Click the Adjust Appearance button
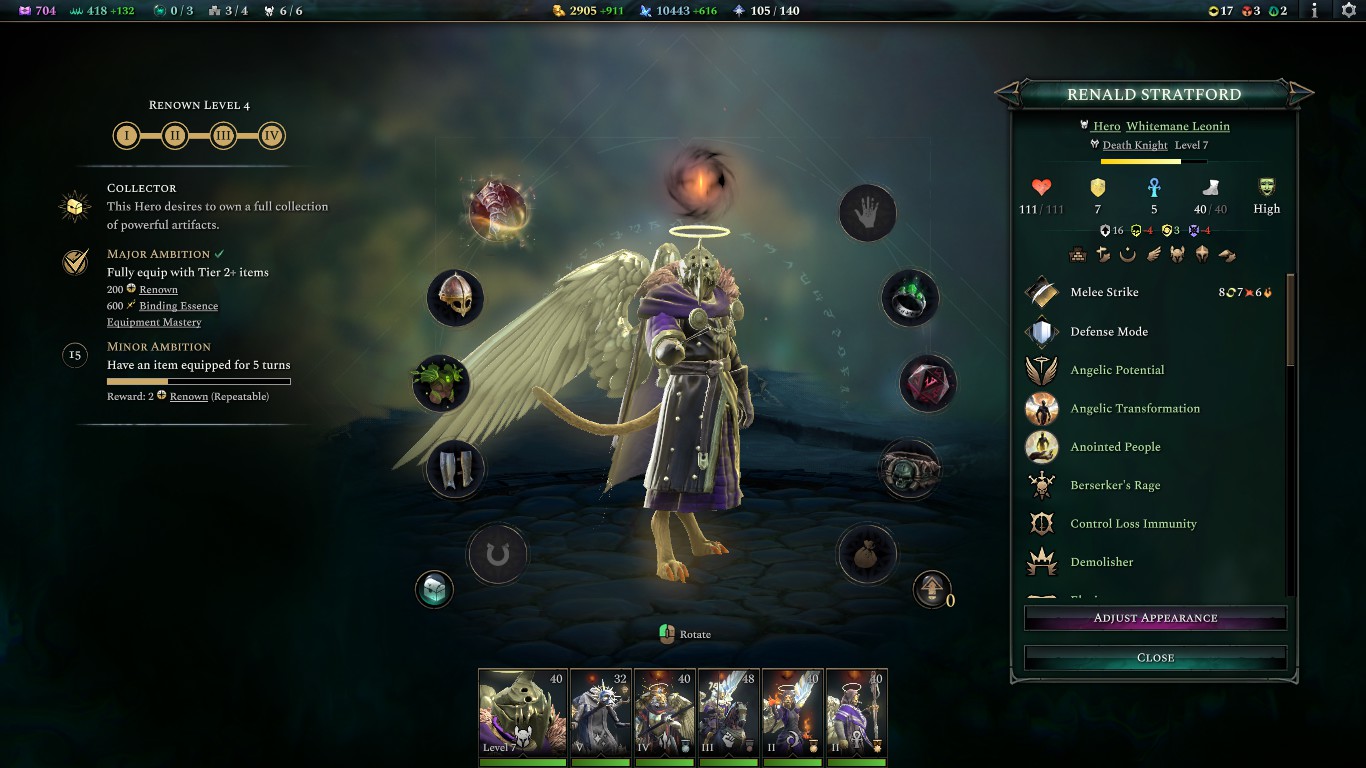The width and height of the screenshot is (1366, 768). click(1154, 617)
